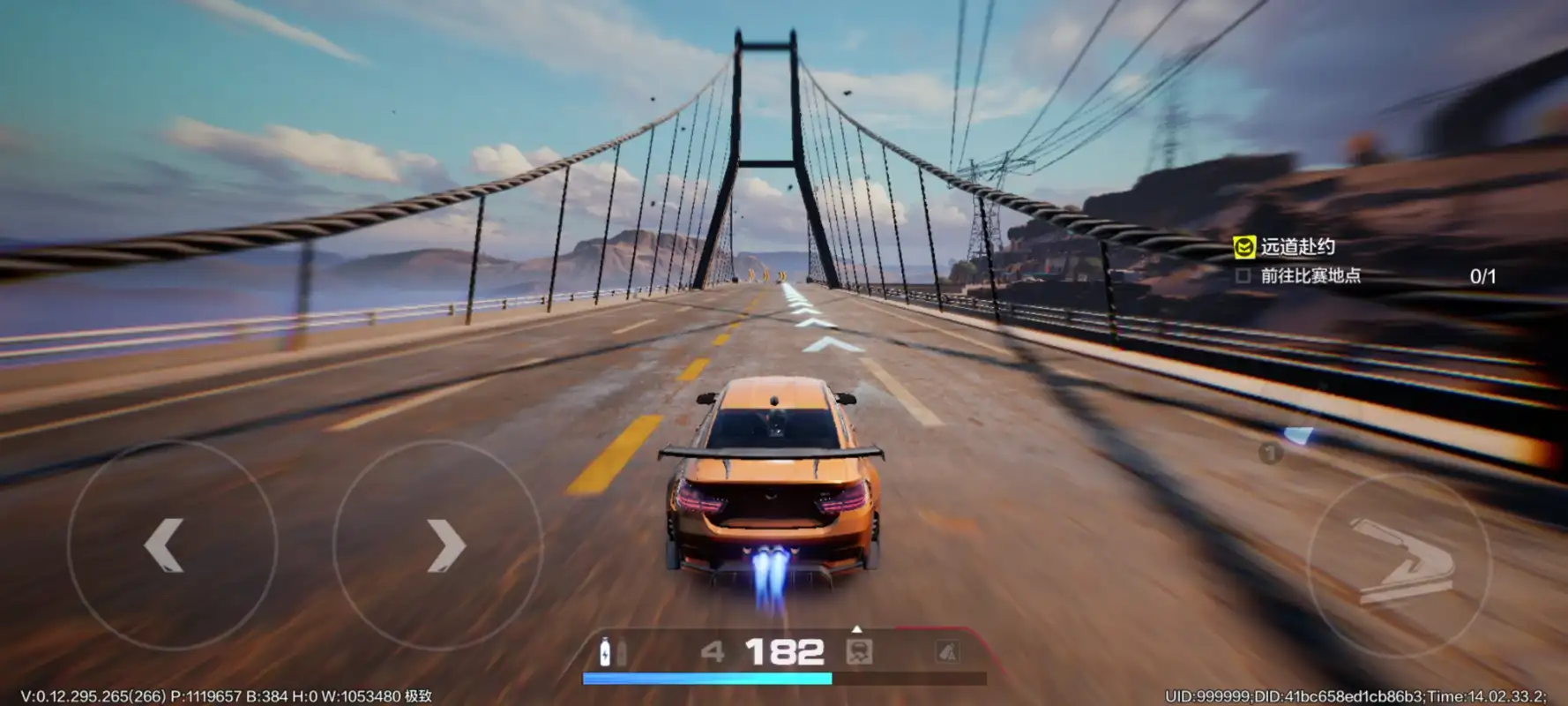1568x706 pixels.
Task: Use the nitro bottle icon
Action: tap(605, 651)
